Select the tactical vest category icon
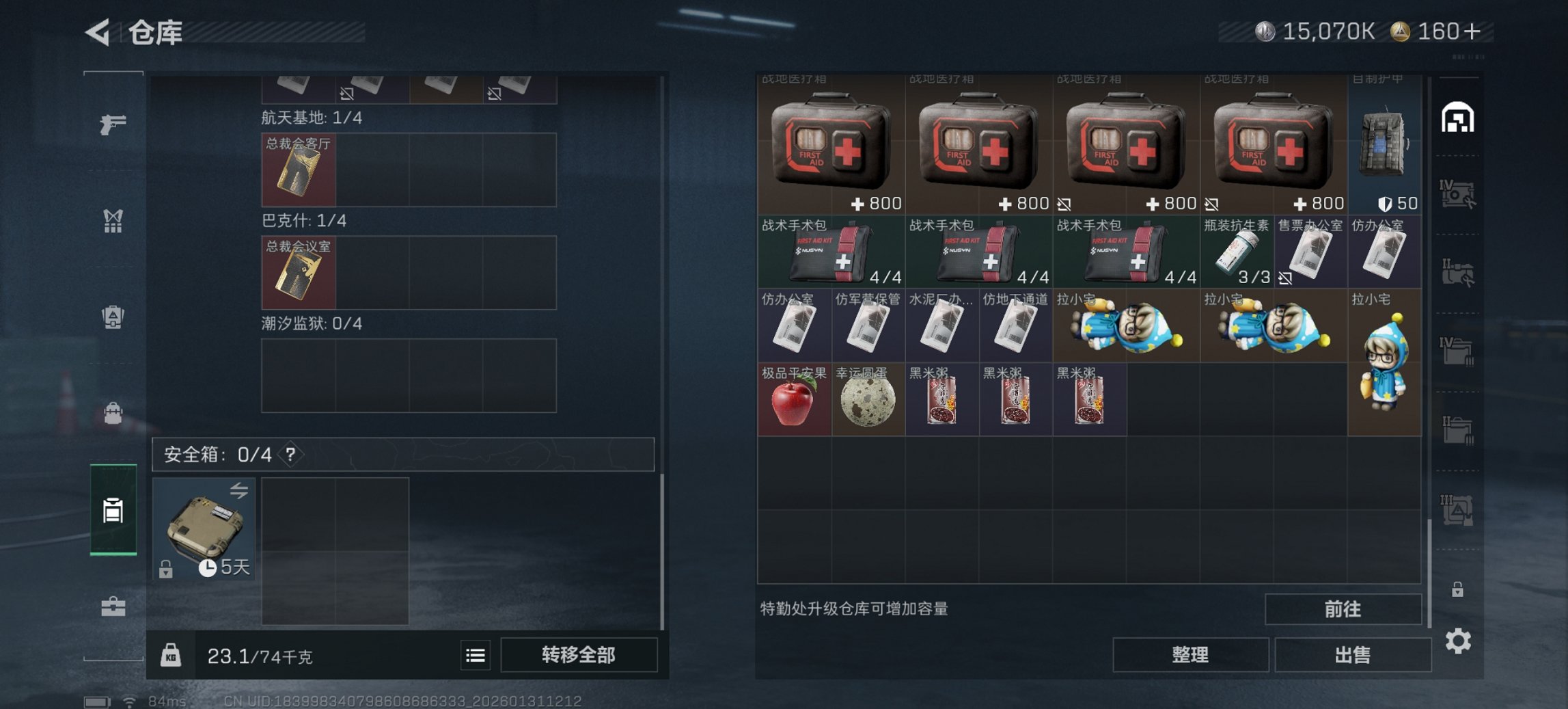Screen dimensions: 1568x709 point(115,222)
